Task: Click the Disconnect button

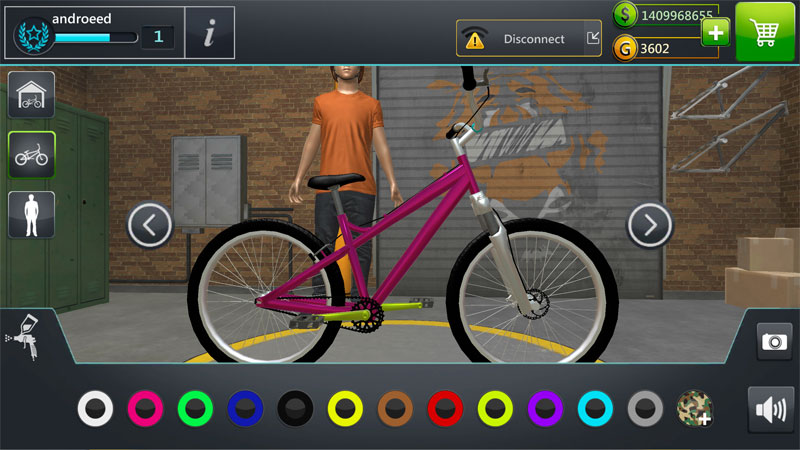Action: (528, 39)
